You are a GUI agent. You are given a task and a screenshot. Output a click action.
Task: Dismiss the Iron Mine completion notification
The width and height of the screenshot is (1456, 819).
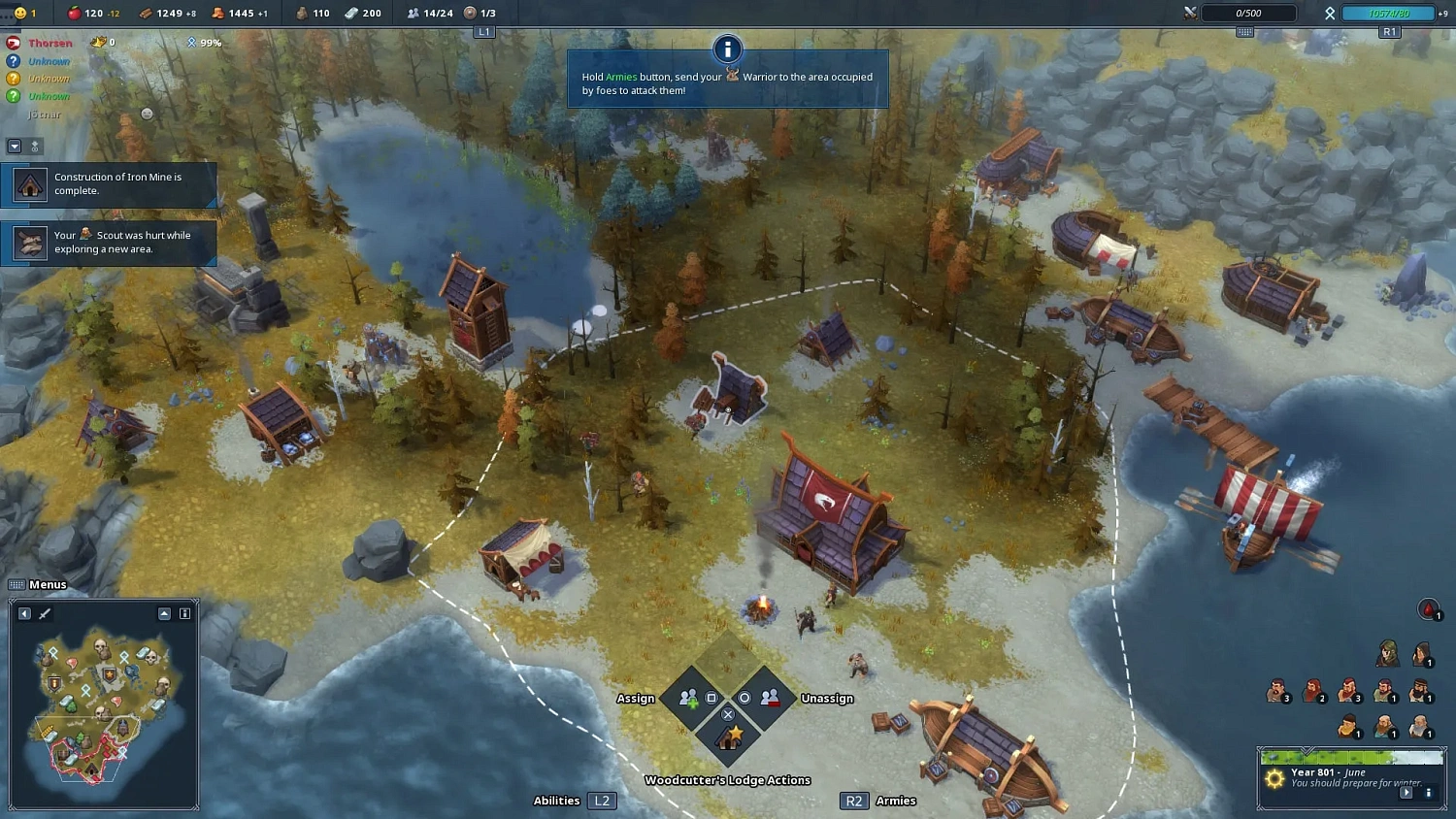(x=110, y=184)
